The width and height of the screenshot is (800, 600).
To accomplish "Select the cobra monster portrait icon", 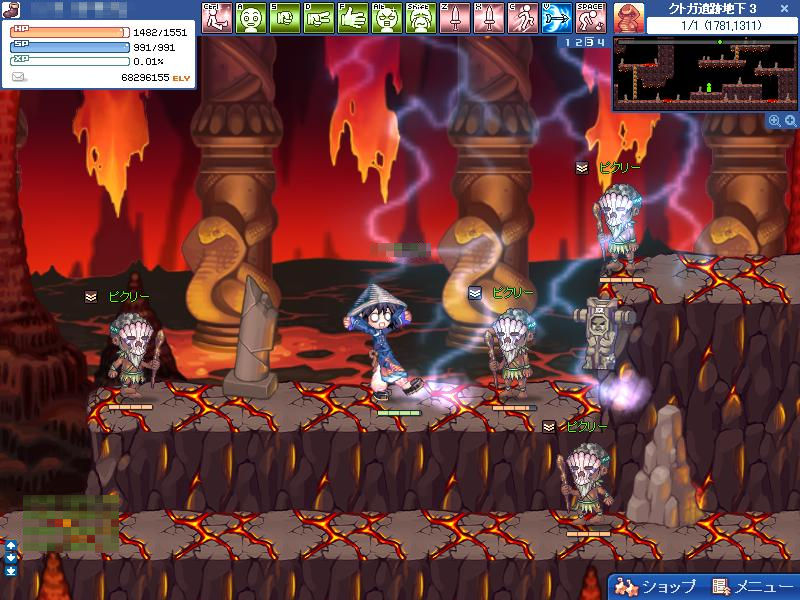I will [628, 17].
